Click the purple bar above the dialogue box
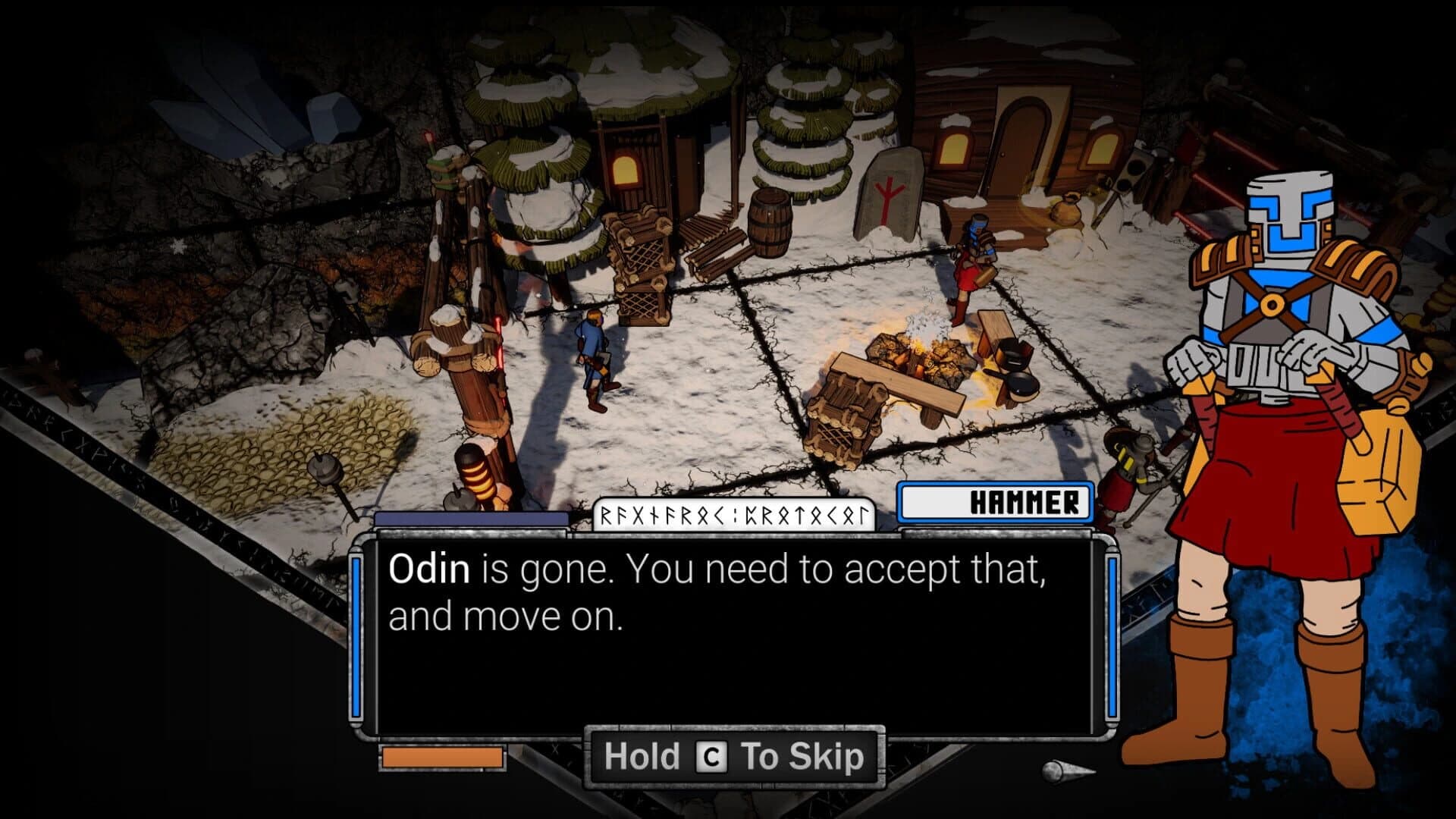This screenshot has height=819, width=1456. click(472, 517)
